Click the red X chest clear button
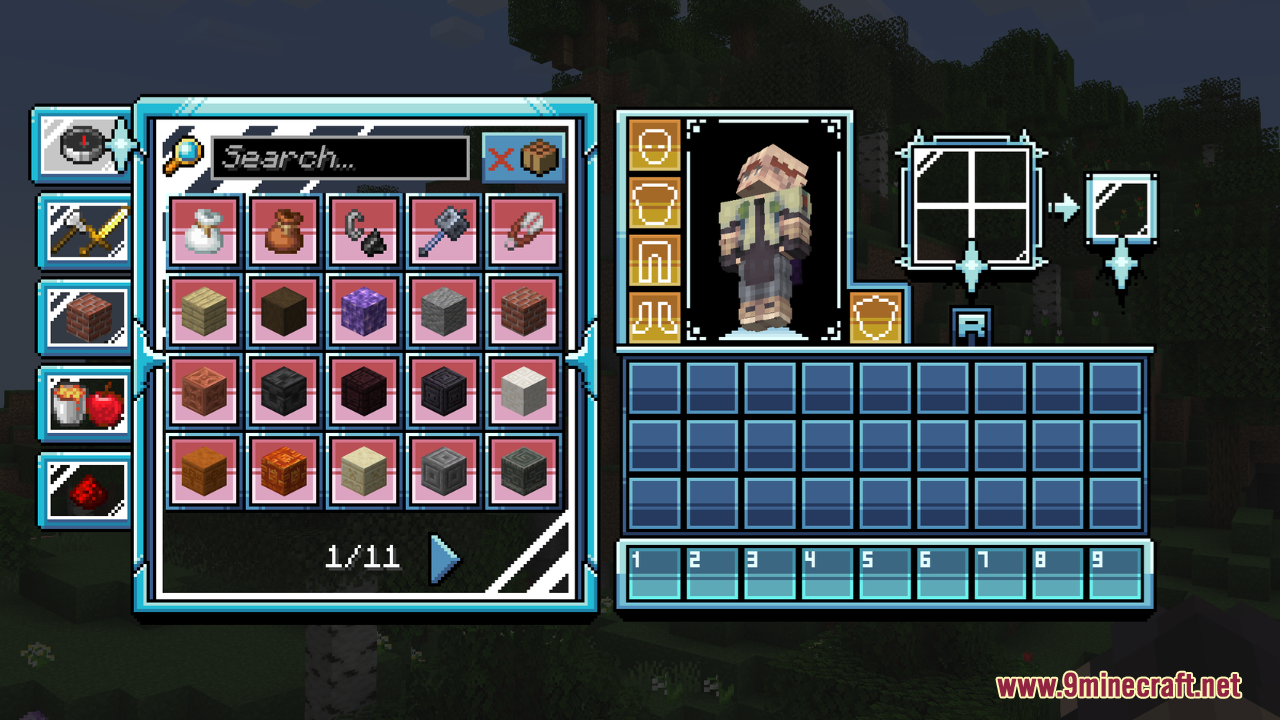Screen dimensions: 1280x720 524,158
